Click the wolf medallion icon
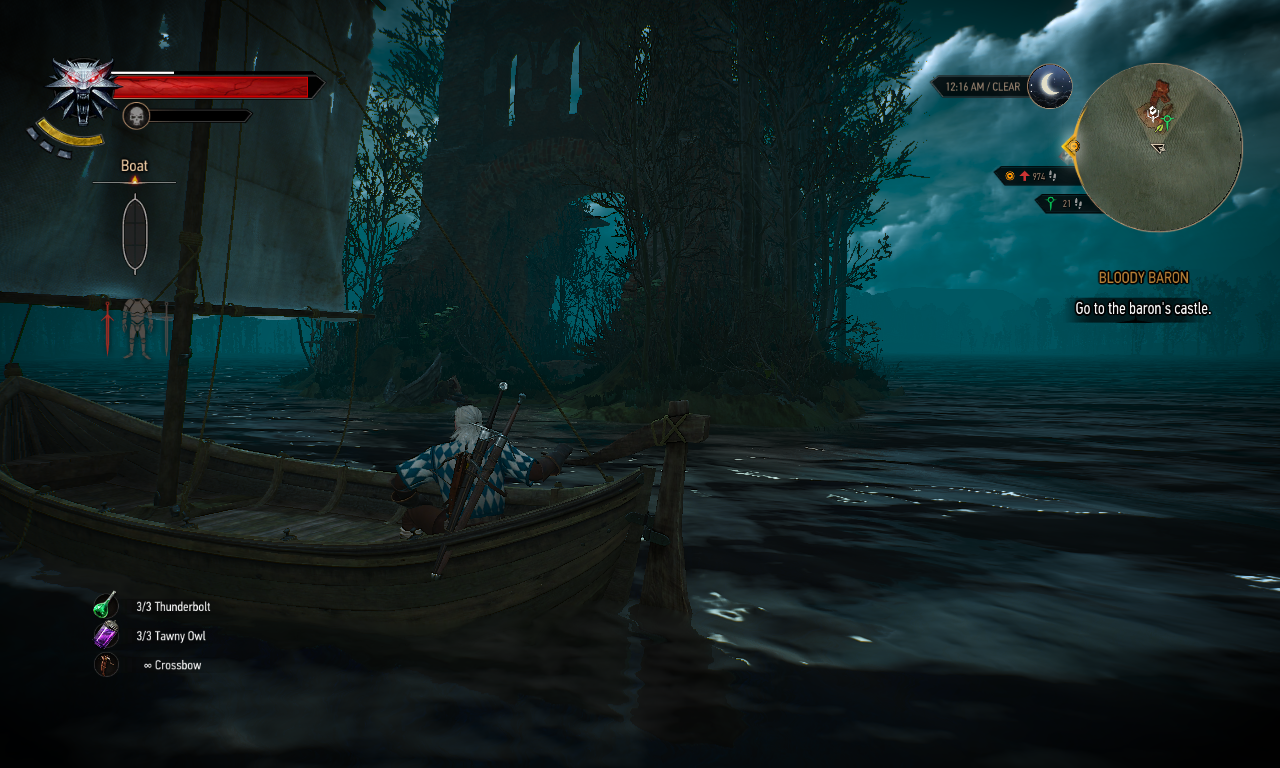This screenshot has height=768, width=1280. click(x=82, y=88)
